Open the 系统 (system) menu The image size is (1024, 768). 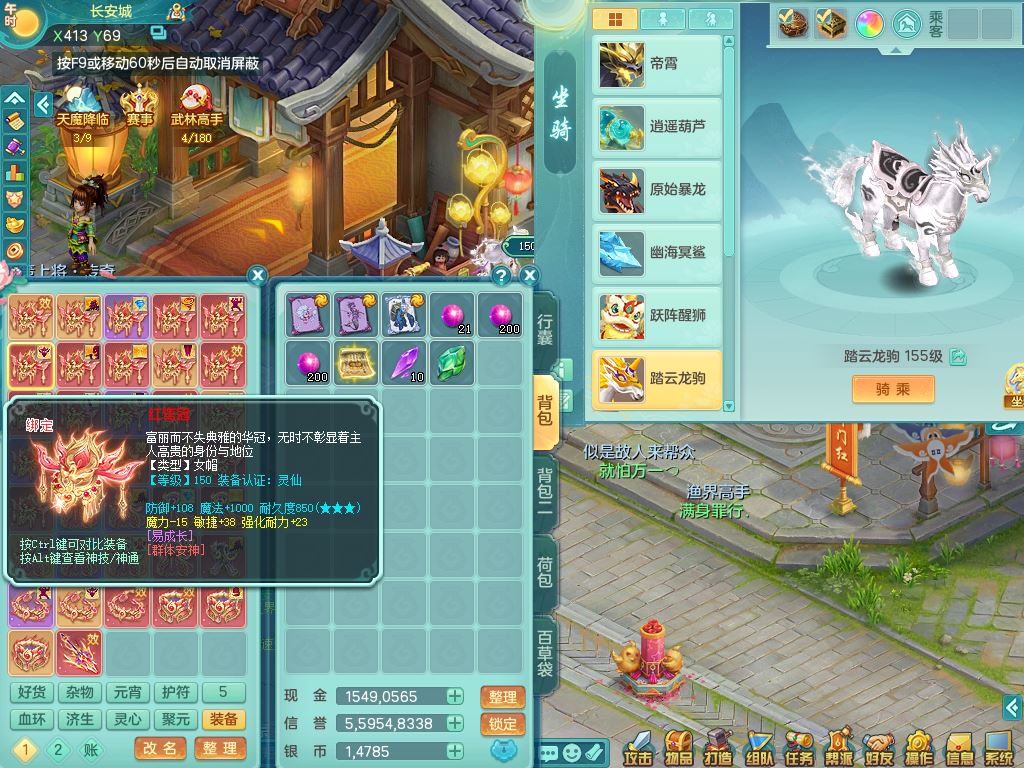(999, 746)
